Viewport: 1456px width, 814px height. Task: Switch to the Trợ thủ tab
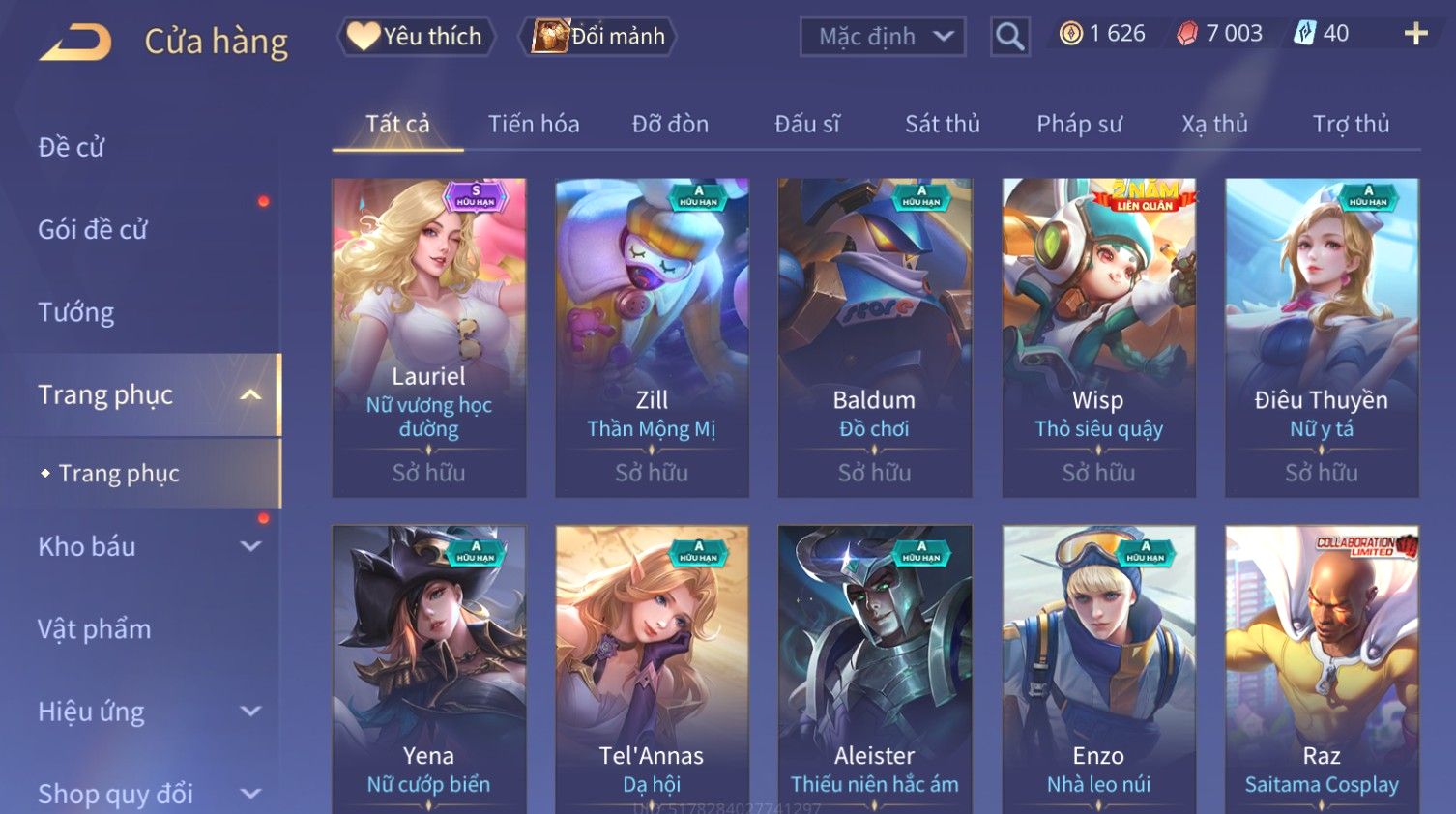(1351, 125)
